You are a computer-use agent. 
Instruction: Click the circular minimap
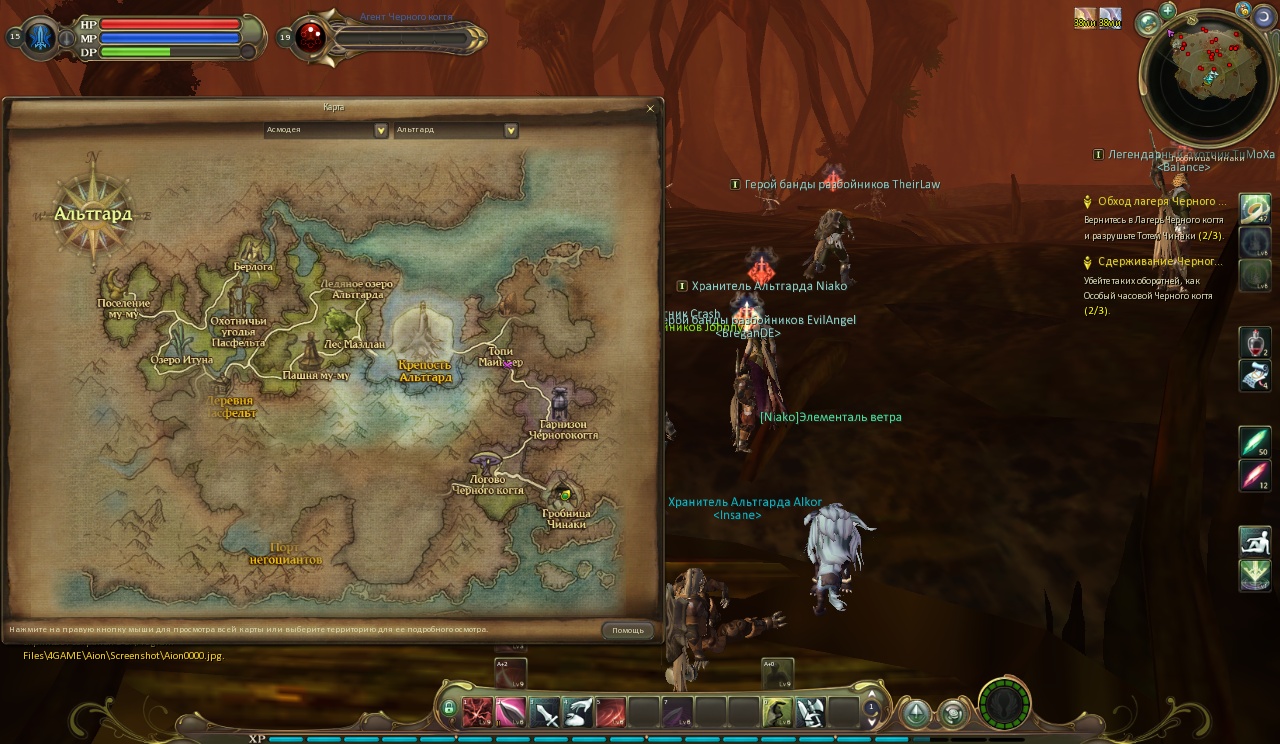tap(1208, 77)
